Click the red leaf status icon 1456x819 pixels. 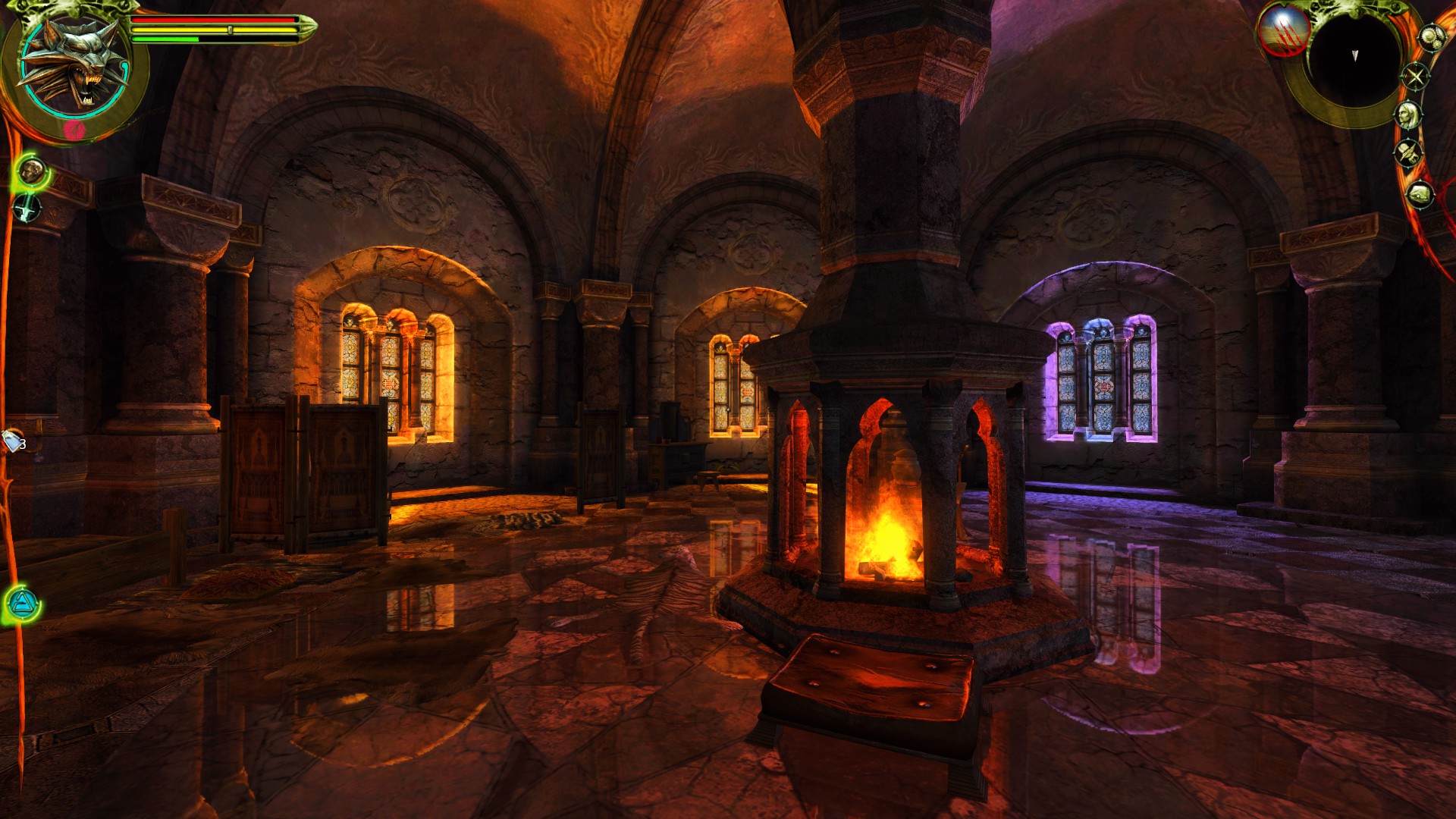(74, 130)
